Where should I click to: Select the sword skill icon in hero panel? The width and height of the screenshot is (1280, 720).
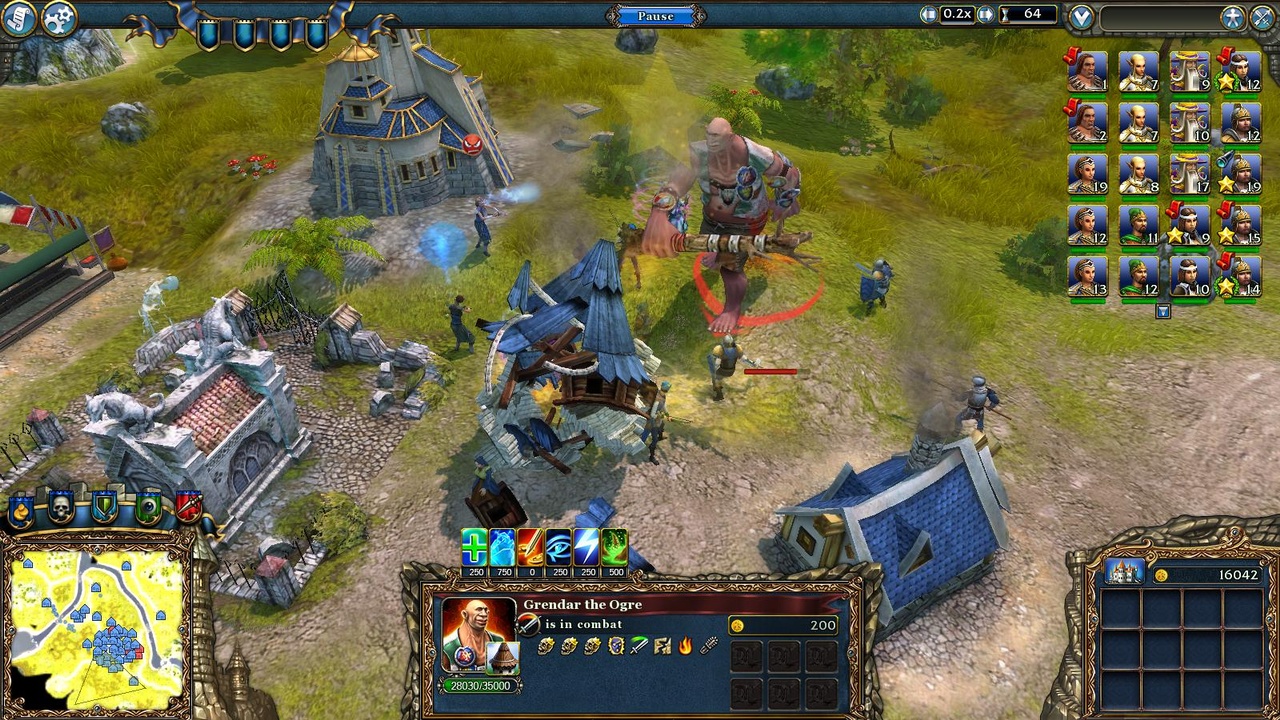pos(639,647)
